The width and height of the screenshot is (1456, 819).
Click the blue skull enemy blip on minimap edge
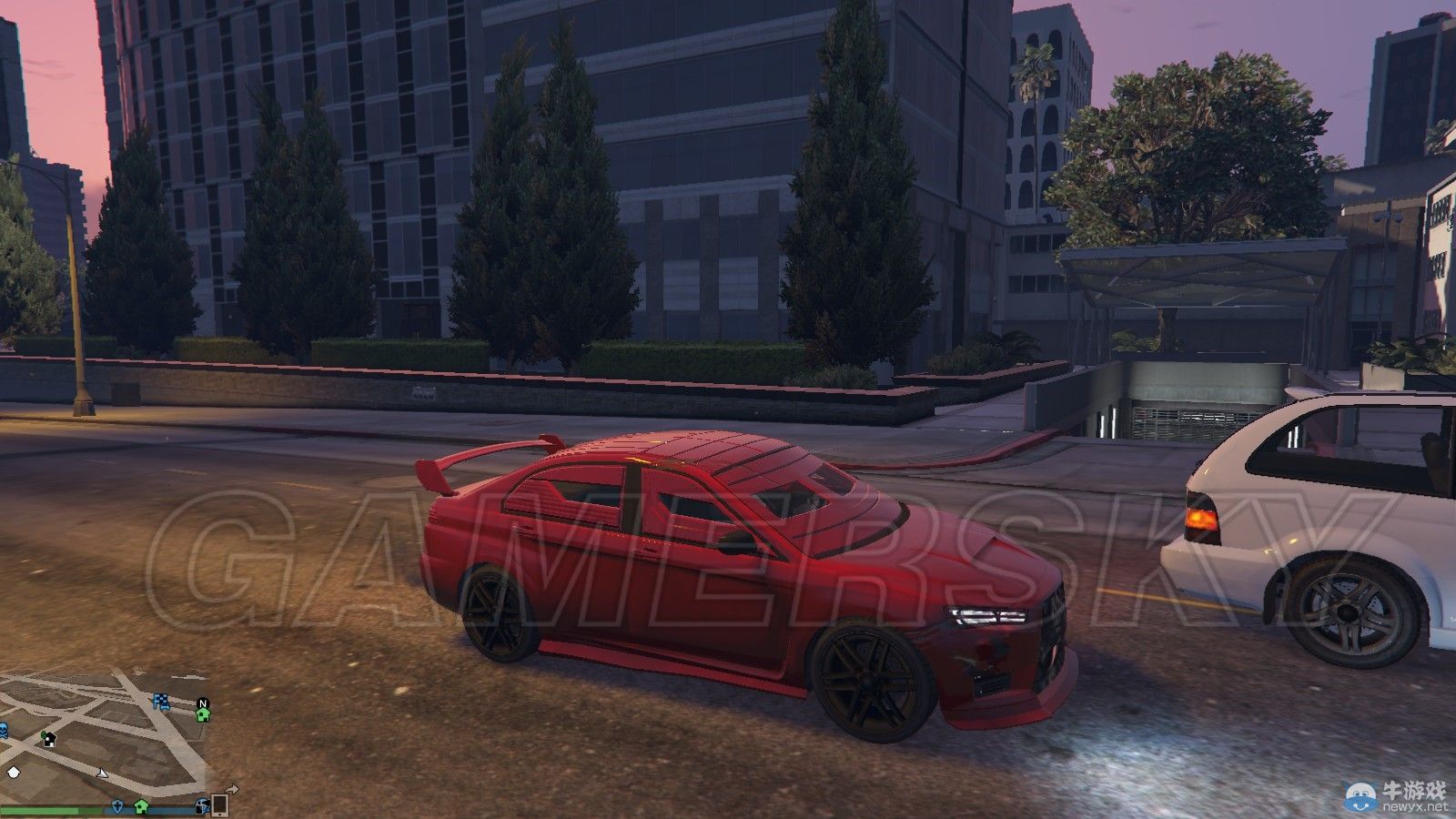[x=3, y=728]
